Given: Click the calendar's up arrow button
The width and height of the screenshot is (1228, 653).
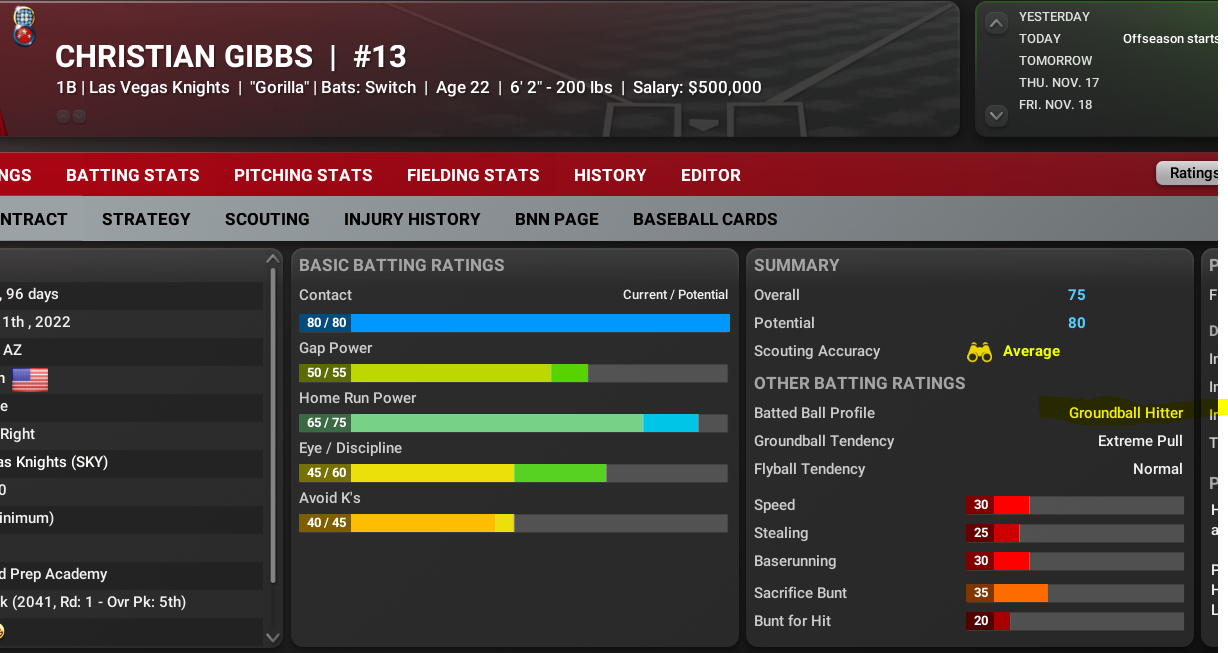Looking at the screenshot, I should (x=996, y=24).
